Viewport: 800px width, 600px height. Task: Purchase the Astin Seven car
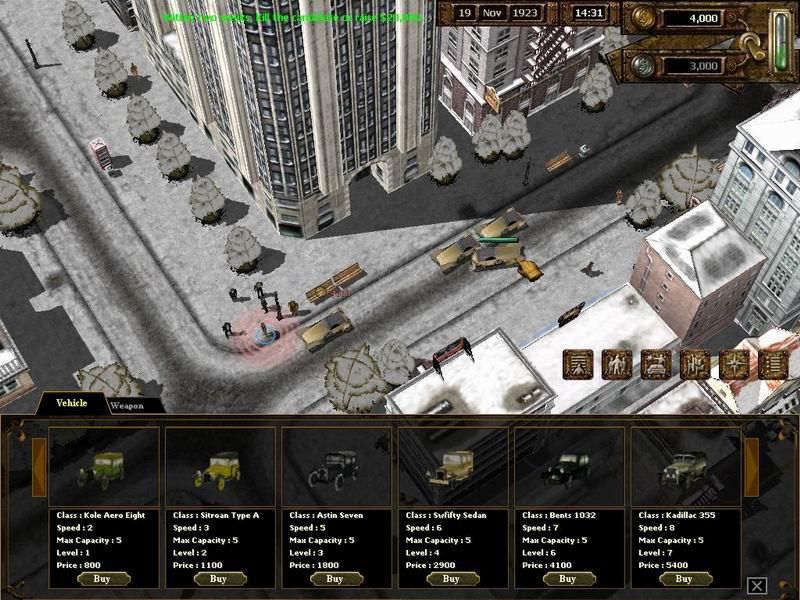coord(335,578)
